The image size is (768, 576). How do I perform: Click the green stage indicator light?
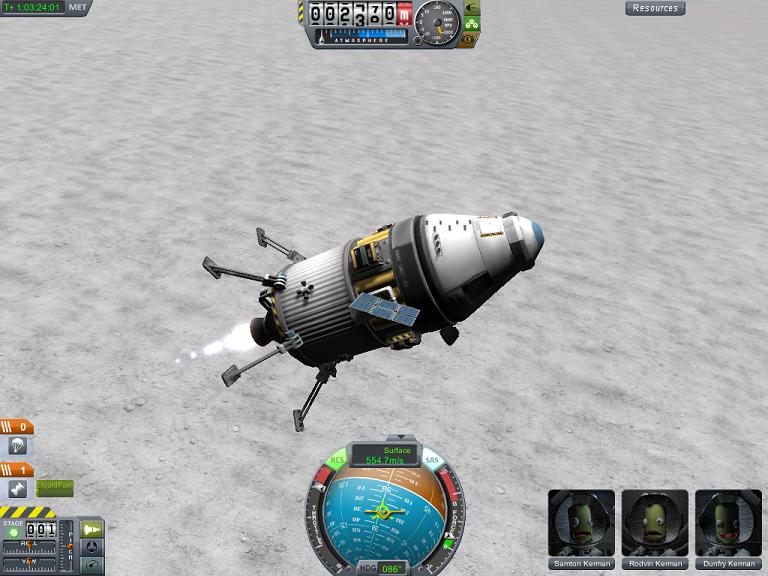tap(13, 531)
